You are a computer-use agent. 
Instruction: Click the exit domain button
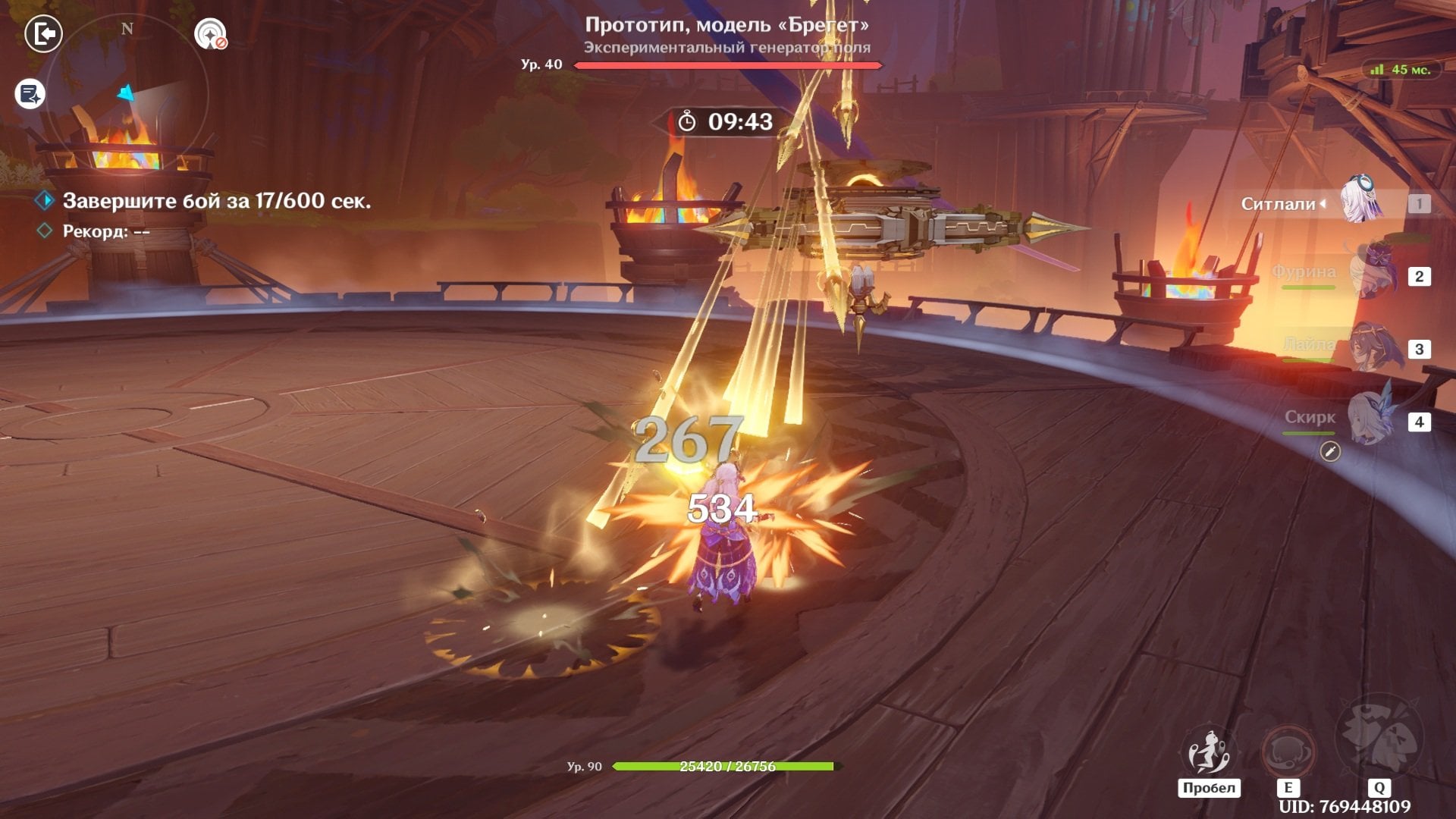[43, 34]
